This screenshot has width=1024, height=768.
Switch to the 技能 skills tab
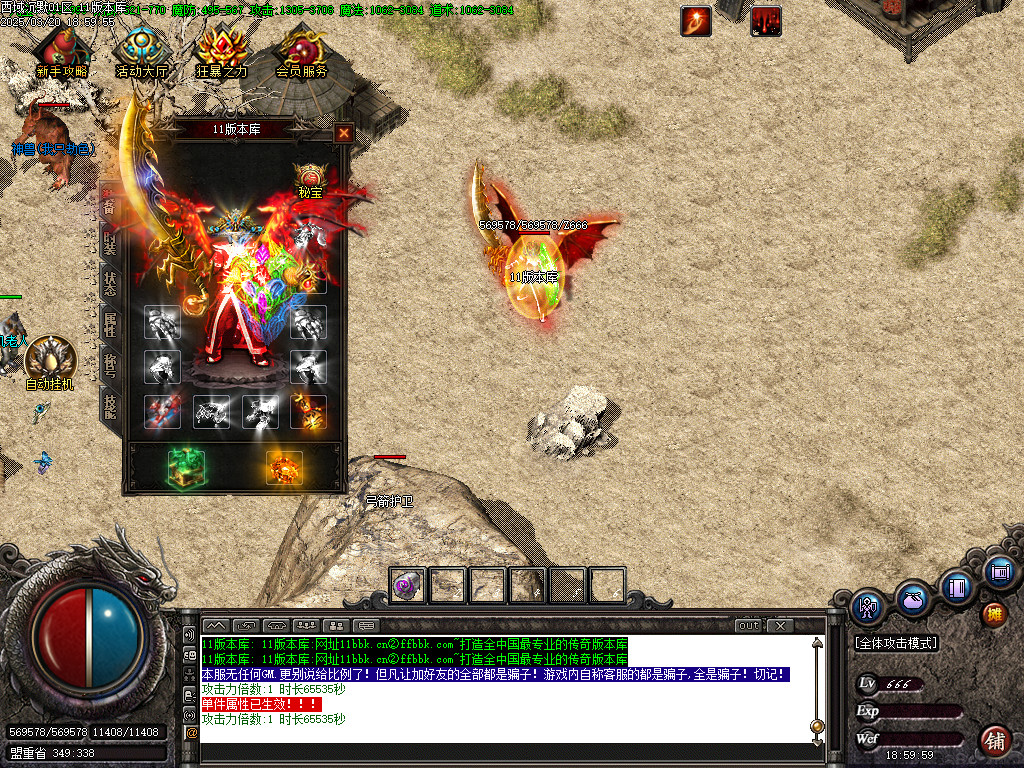pyautogui.click(x=109, y=403)
